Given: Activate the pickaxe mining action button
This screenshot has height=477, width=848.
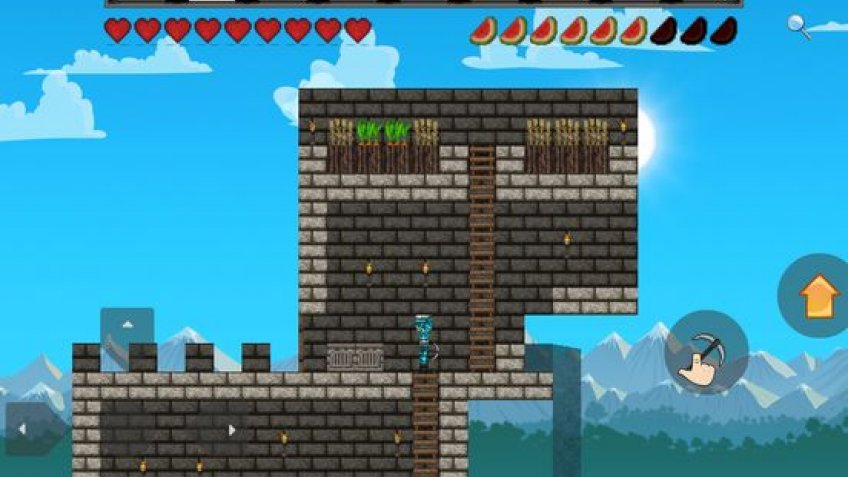Looking at the screenshot, I should tap(706, 352).
